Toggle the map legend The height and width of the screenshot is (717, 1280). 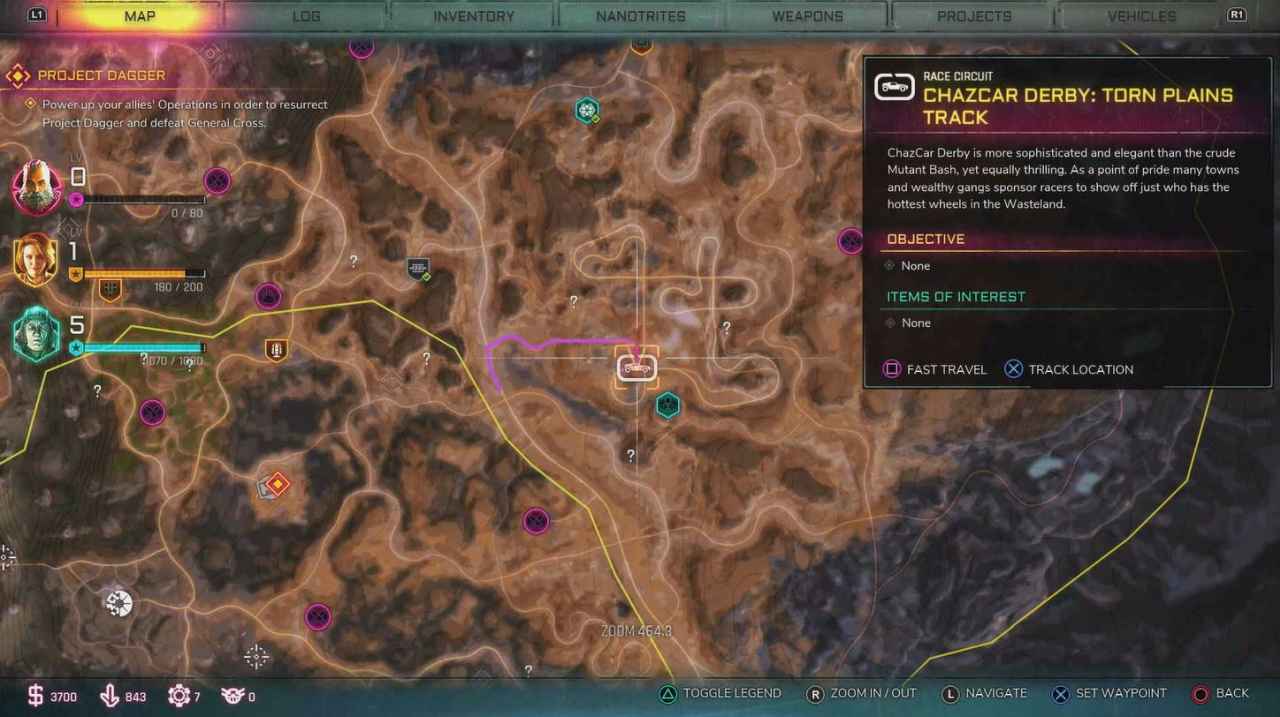click(x=720, y=693)
